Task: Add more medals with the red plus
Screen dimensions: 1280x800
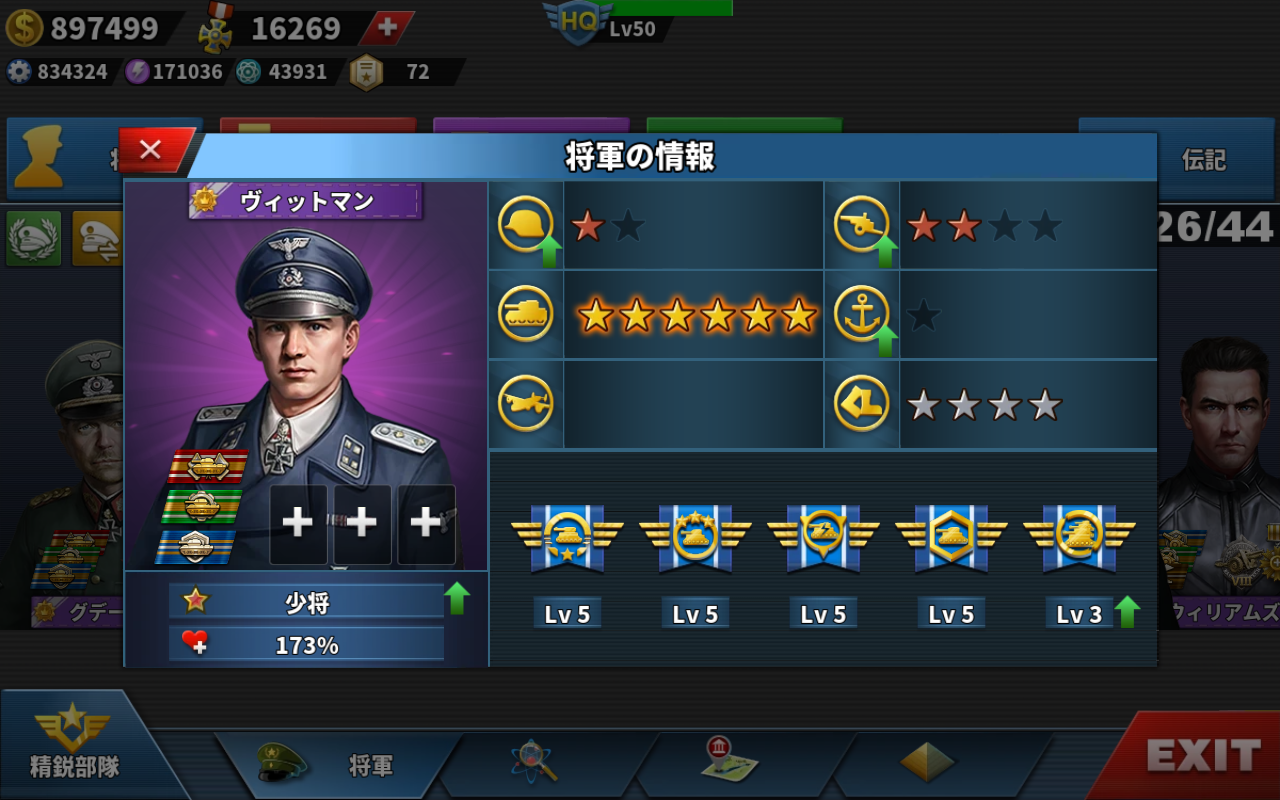Action: coord(387,28)
